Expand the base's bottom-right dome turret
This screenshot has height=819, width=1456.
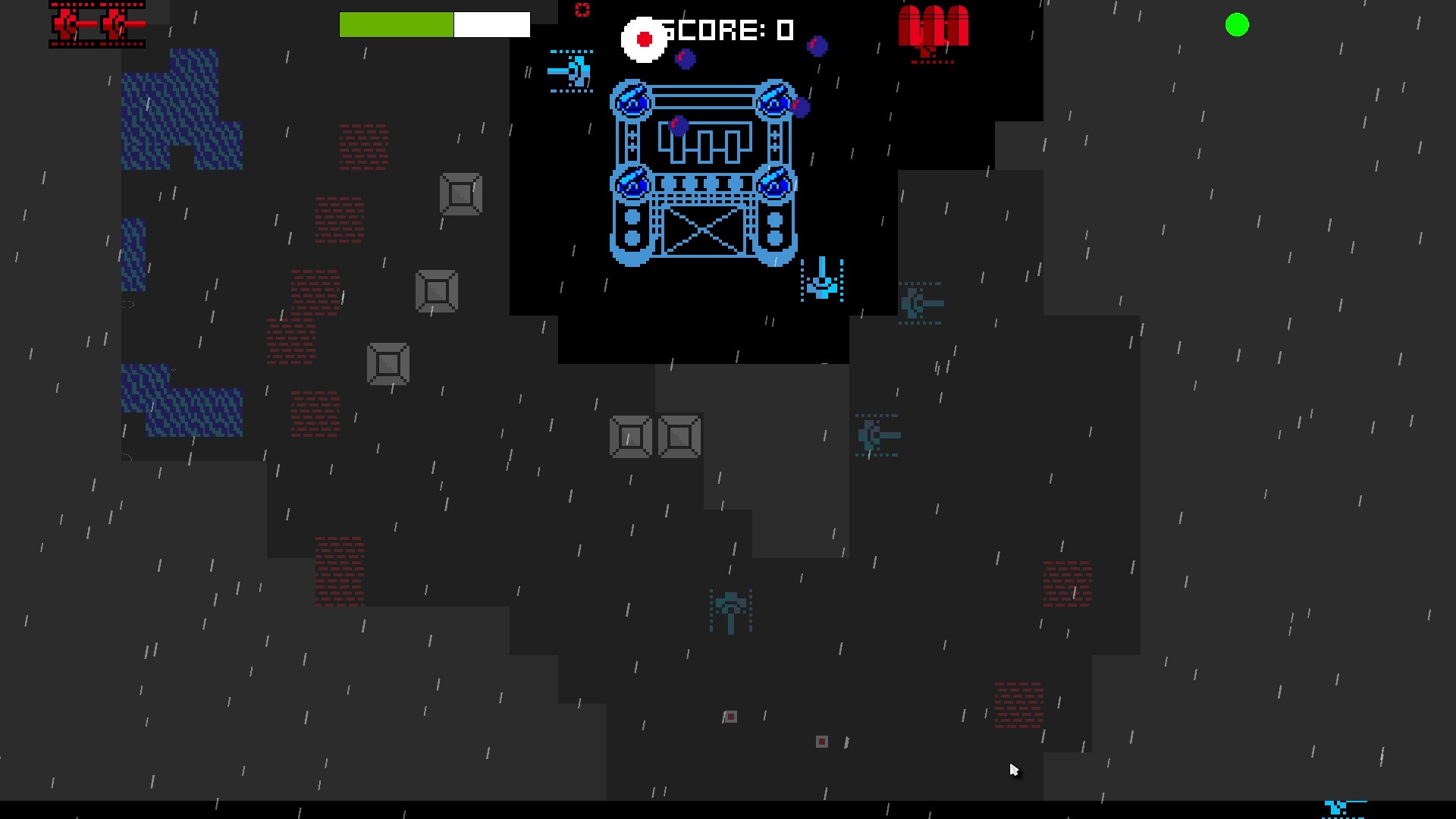tap(775, 182)
